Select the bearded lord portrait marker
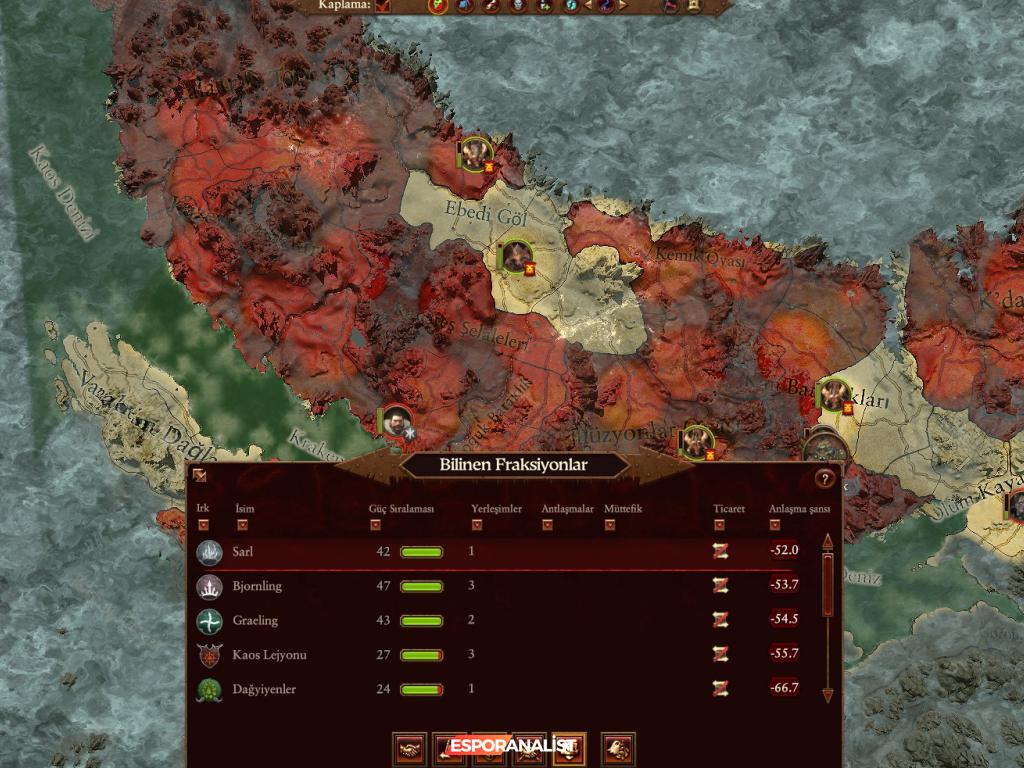This screenshot has width=1024, height=768. point(397,421)
